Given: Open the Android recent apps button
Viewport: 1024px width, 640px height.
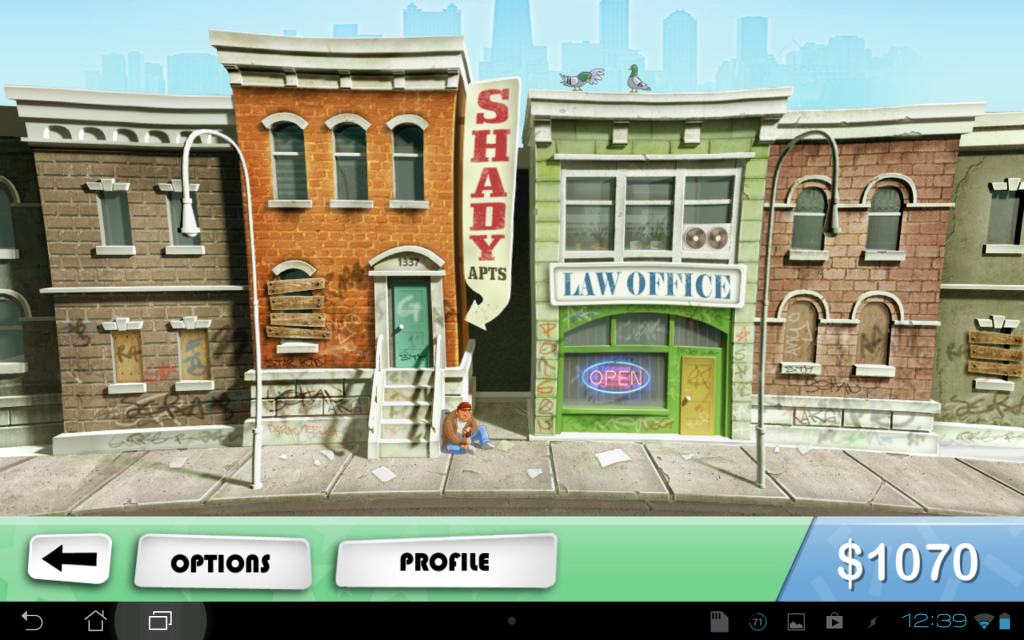Looking at the screenshot, I should tap(160, 621).
